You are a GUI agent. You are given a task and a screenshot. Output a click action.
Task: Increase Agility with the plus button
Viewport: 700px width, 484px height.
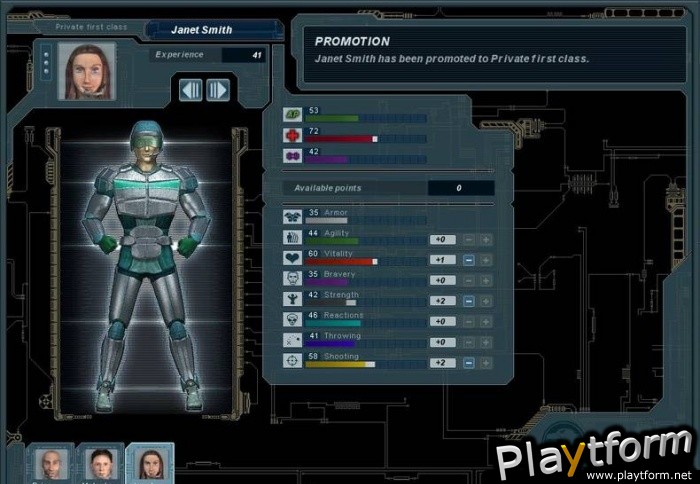(485, 239)
